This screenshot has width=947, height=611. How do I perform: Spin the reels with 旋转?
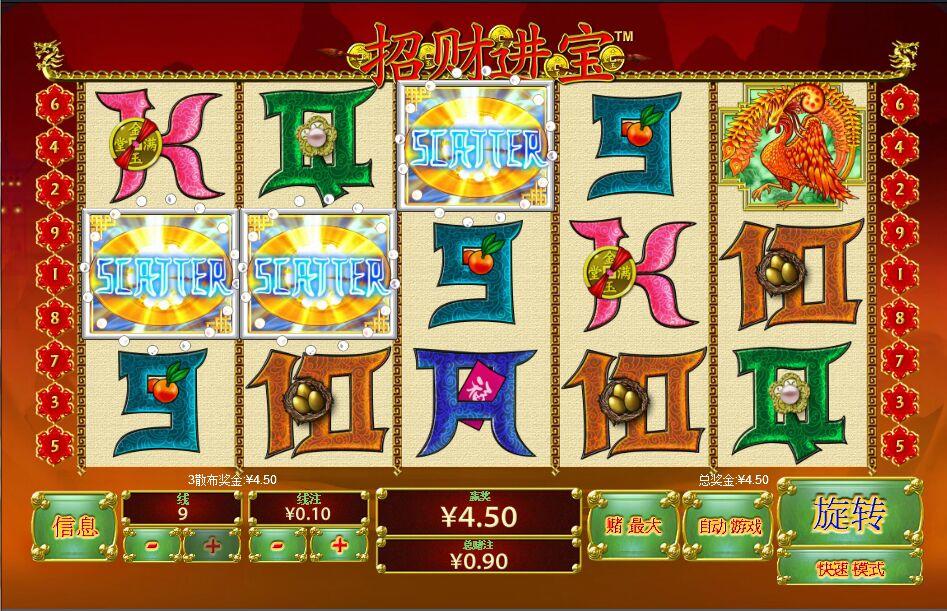click(849, 515)
